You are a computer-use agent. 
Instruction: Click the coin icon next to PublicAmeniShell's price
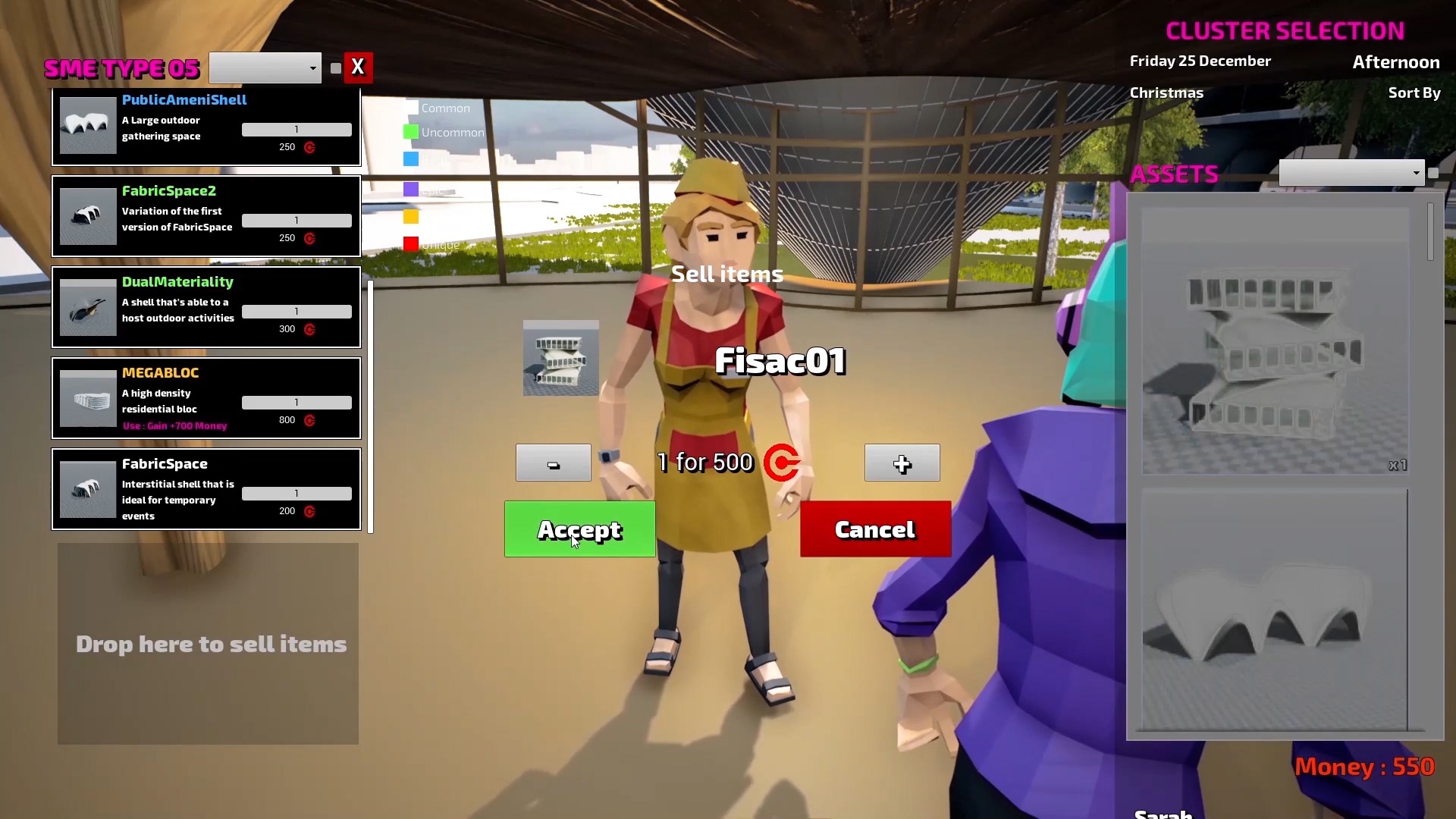click(x=310, y=148)
